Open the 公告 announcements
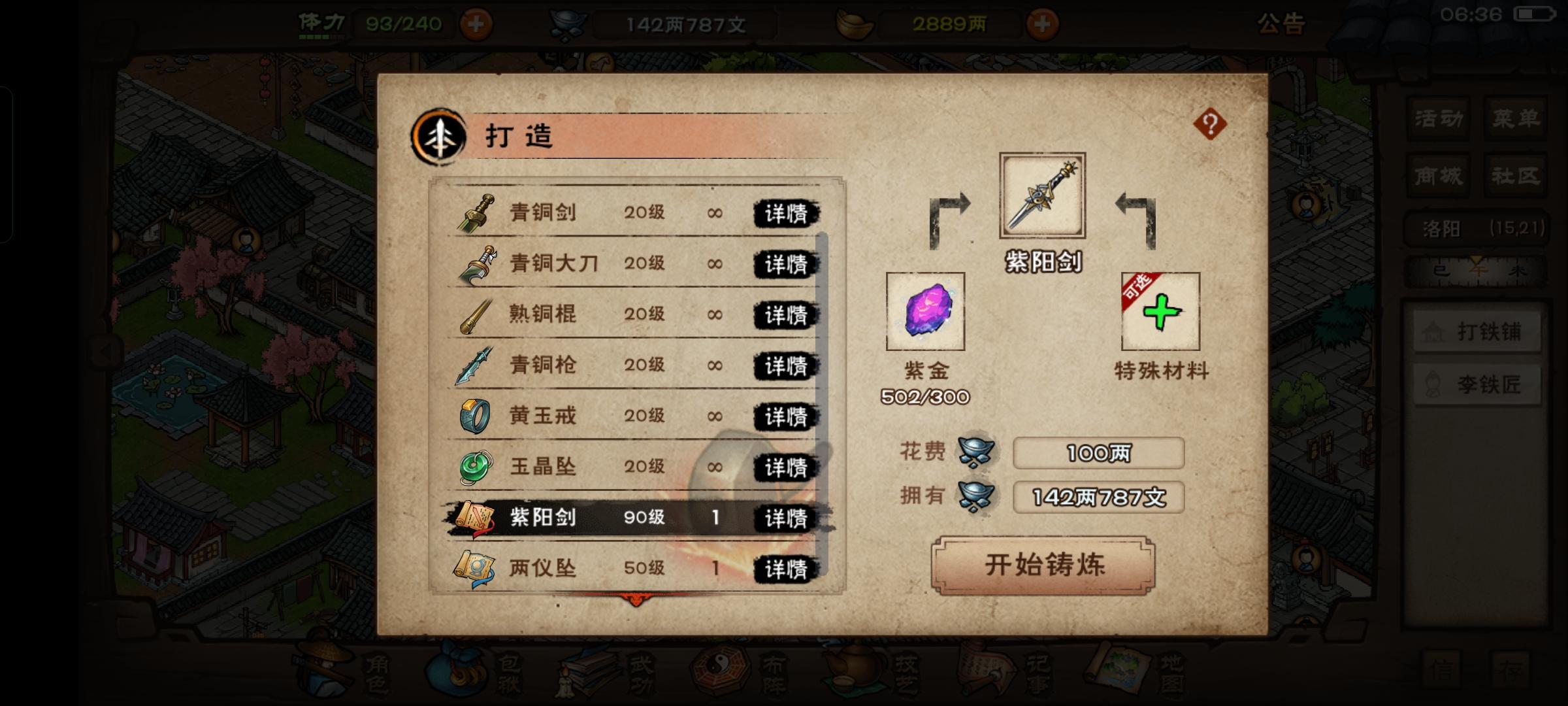1568x706 pixels. pos(1281,24)
